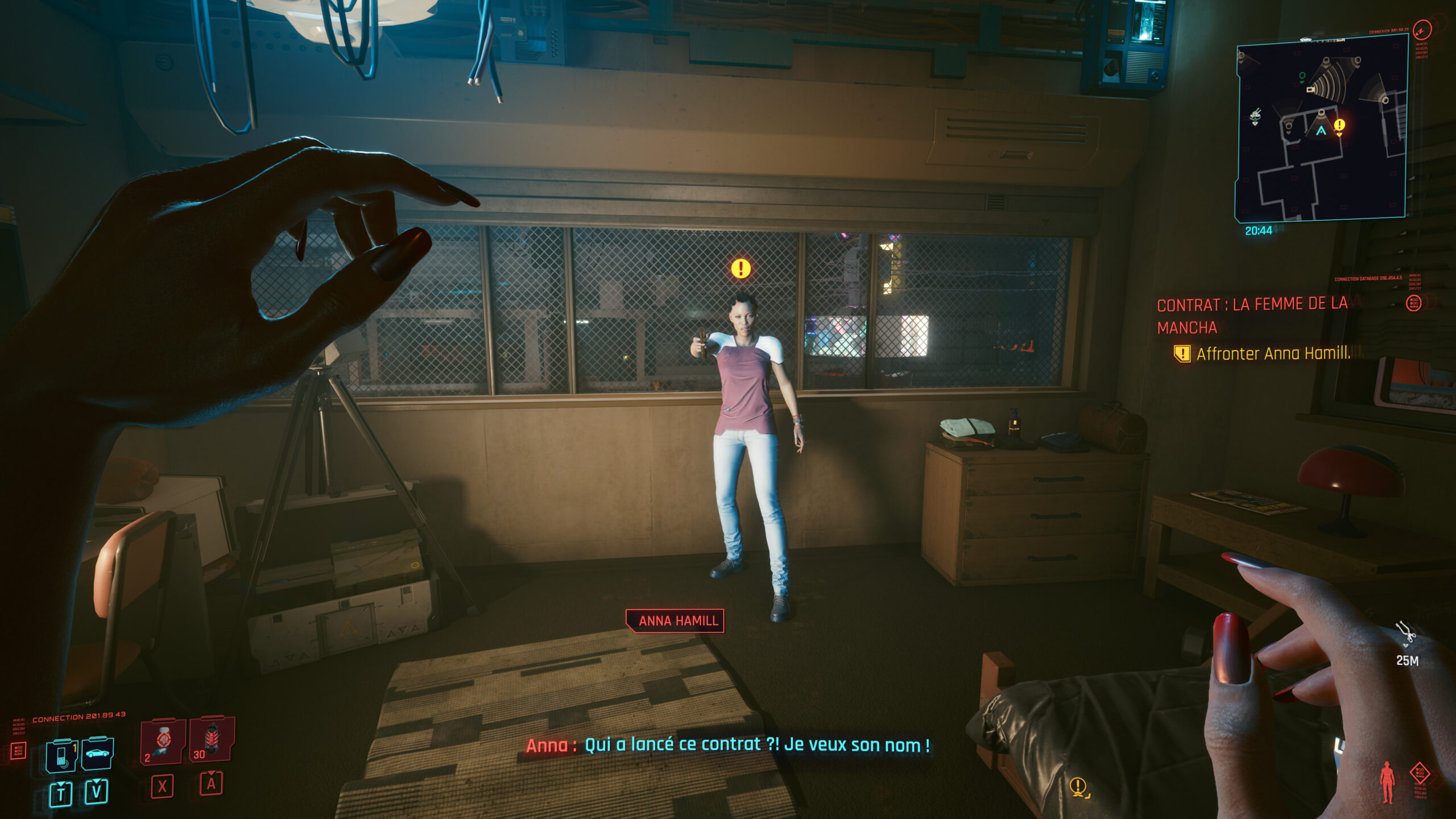This screenshot has height=819, width=1456.
Task: Expand the dropdown arrow above the T keybind
Action: coord(61,783)
